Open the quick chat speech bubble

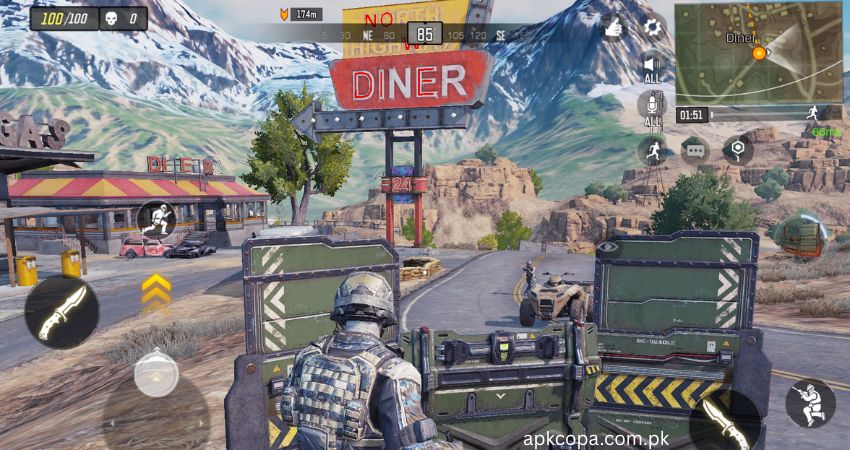(x=694, y=150)
